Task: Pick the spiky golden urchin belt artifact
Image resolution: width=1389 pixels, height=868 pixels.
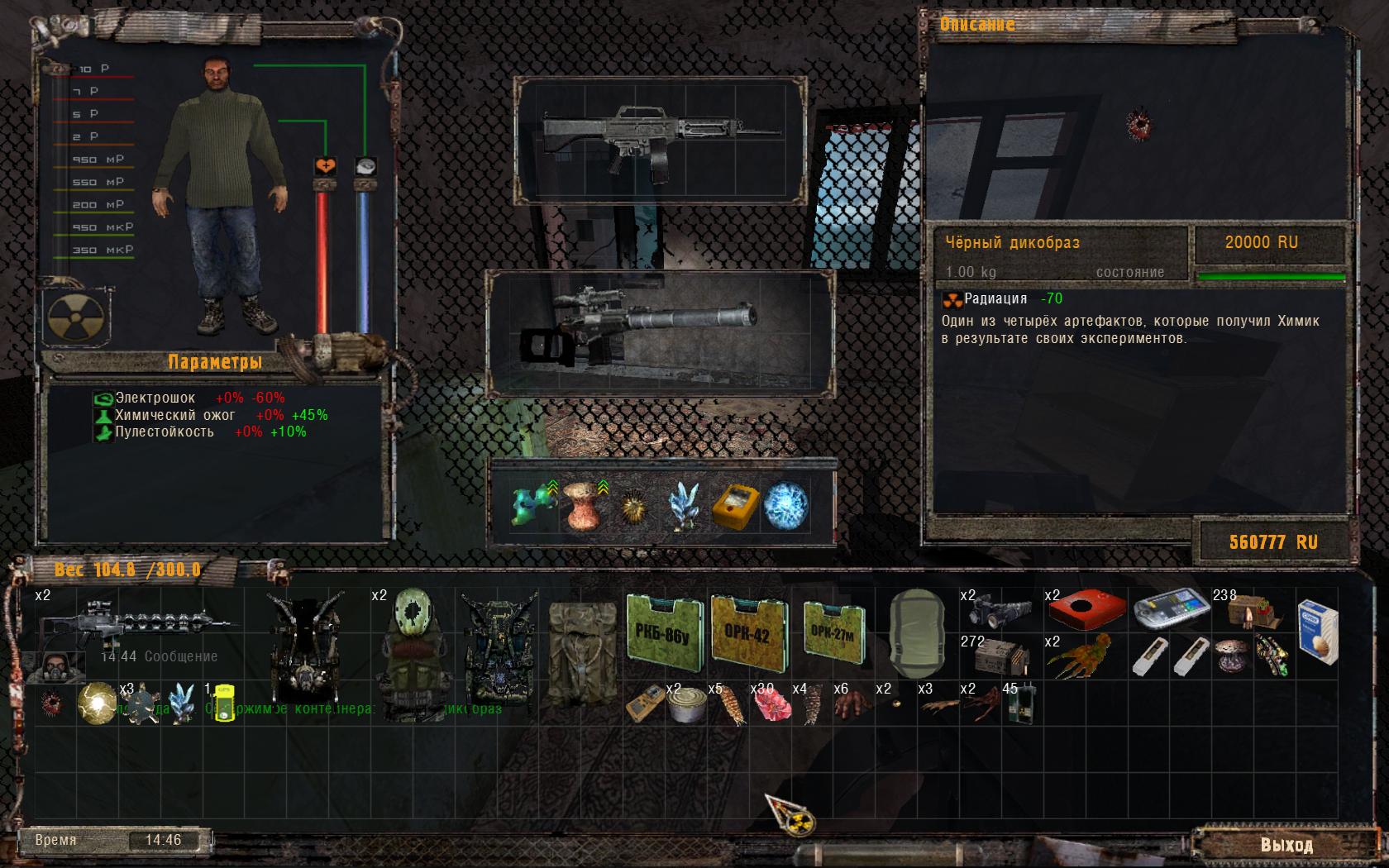Action: [x=635, y=506]
